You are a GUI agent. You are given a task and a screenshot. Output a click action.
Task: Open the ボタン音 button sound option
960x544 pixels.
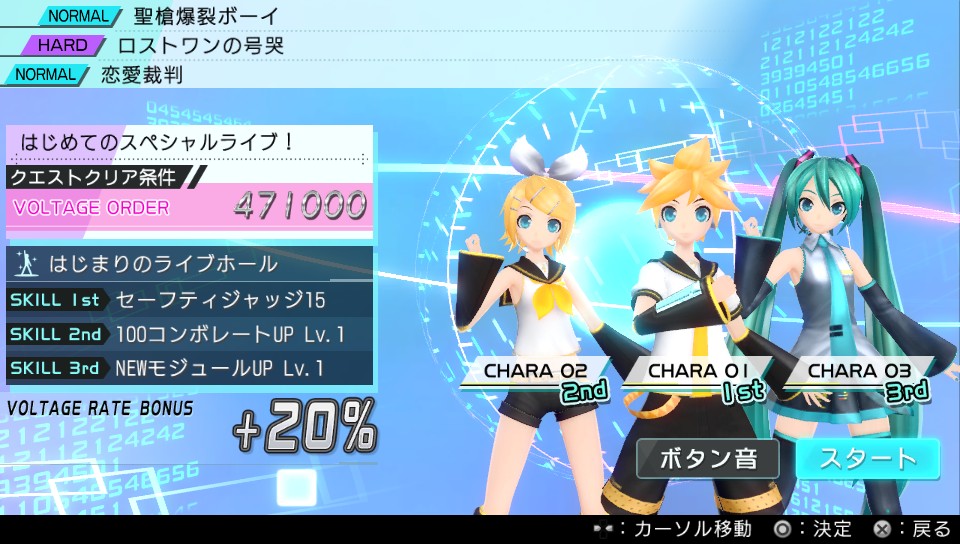coord(708,459)
